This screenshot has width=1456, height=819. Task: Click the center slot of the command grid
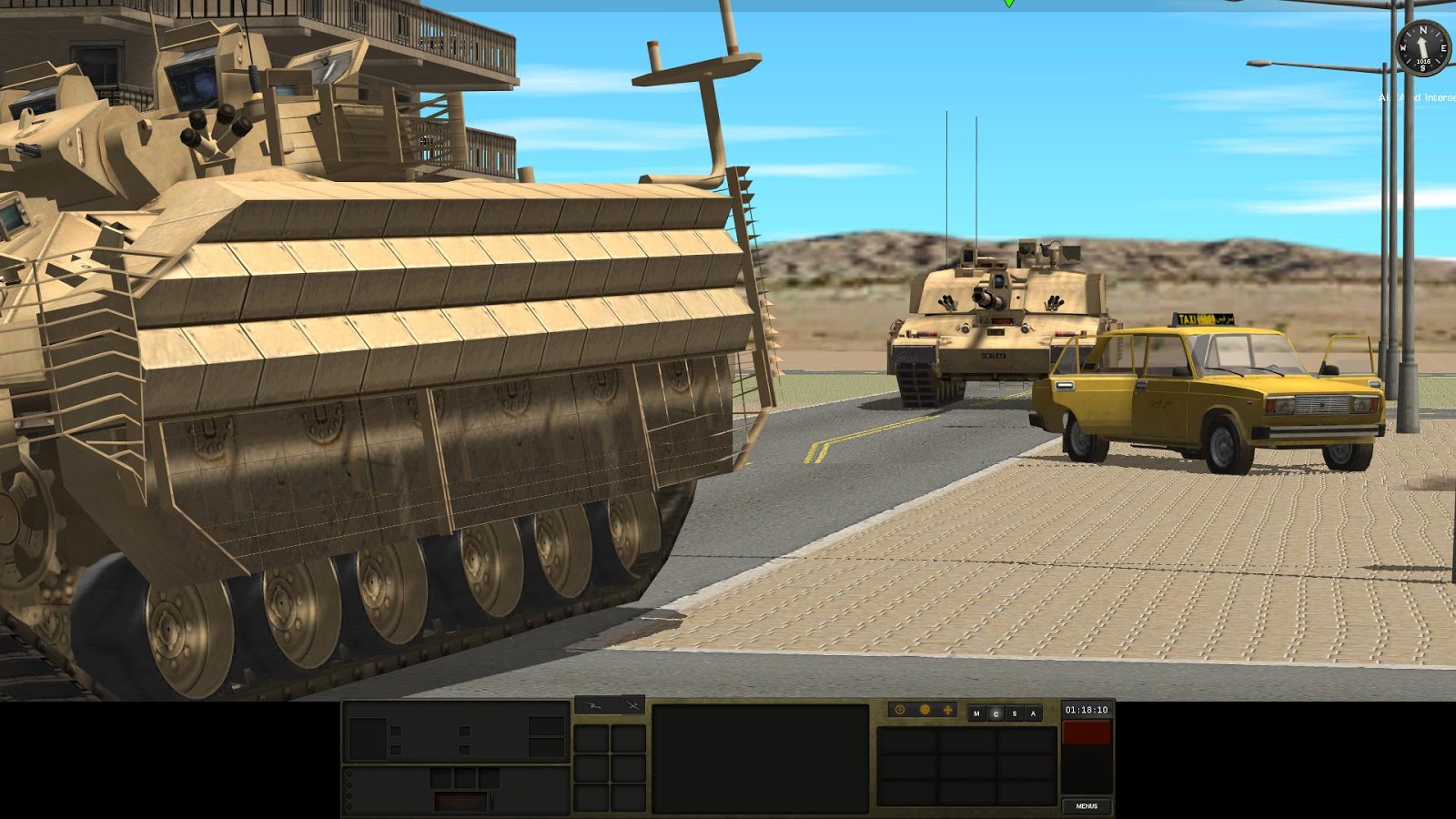[966, 767]
